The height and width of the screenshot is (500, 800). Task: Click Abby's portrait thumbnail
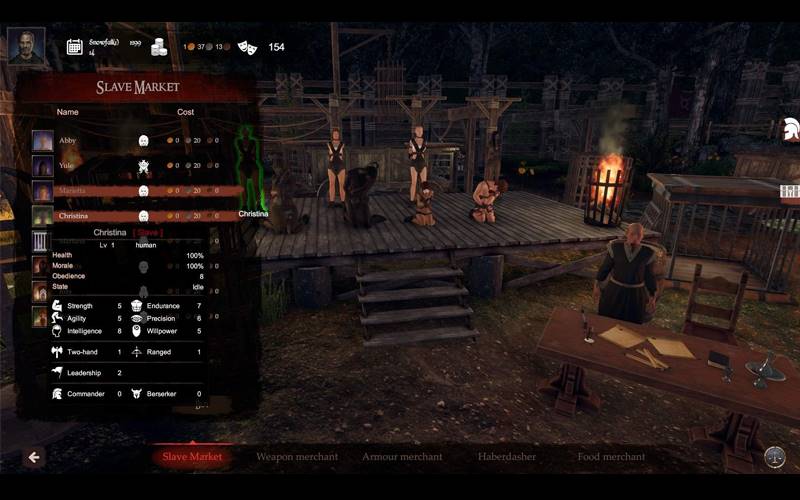tap(42, 141)
